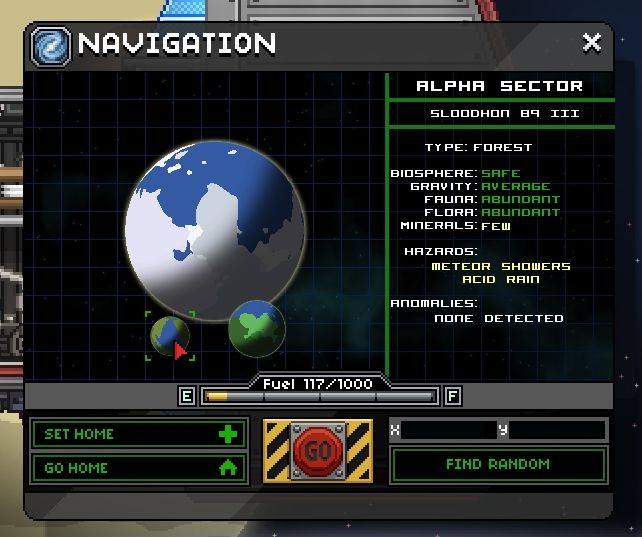
Task: Select the bracketed small moon
Action: [x=170, y=335]
